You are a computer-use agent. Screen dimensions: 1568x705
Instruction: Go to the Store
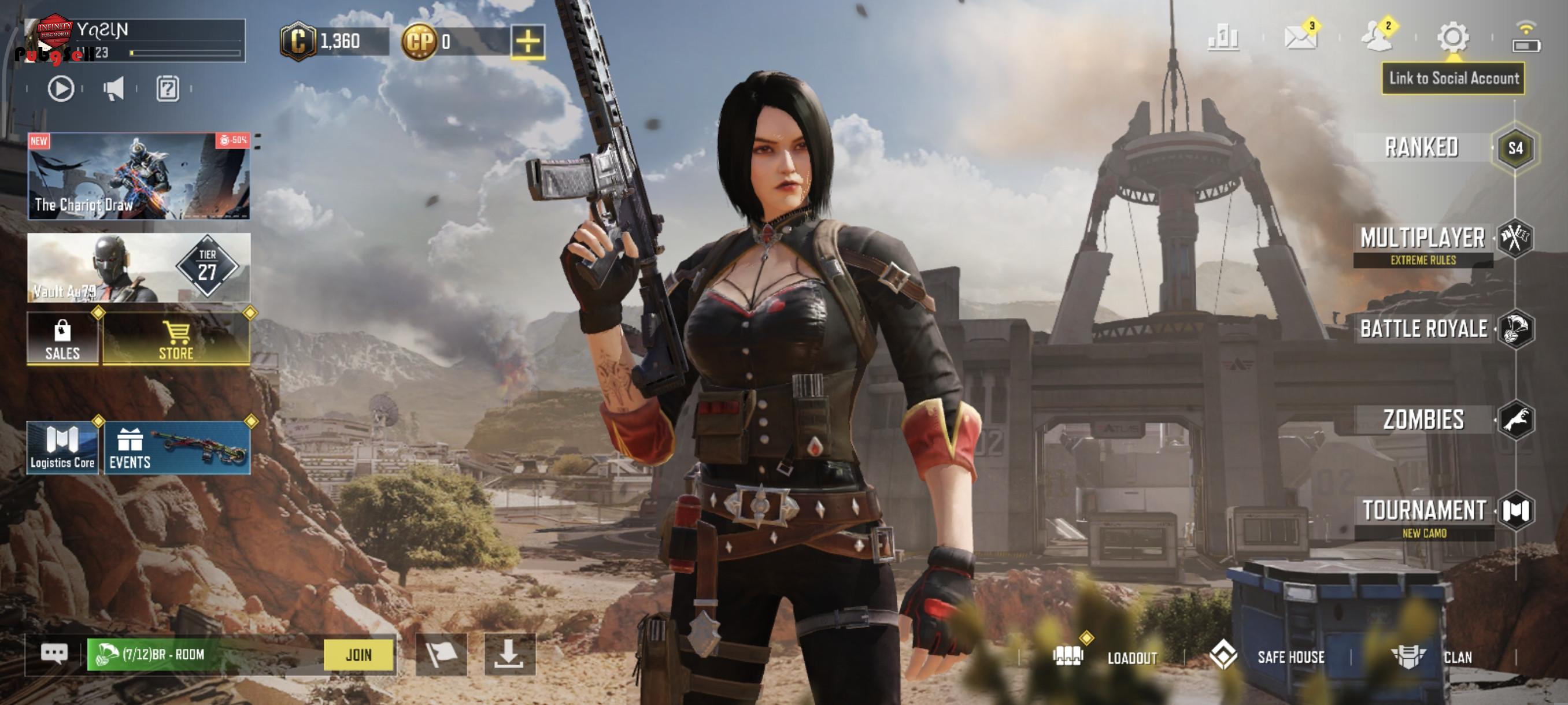pyautogui.click(x=176, y=339)
